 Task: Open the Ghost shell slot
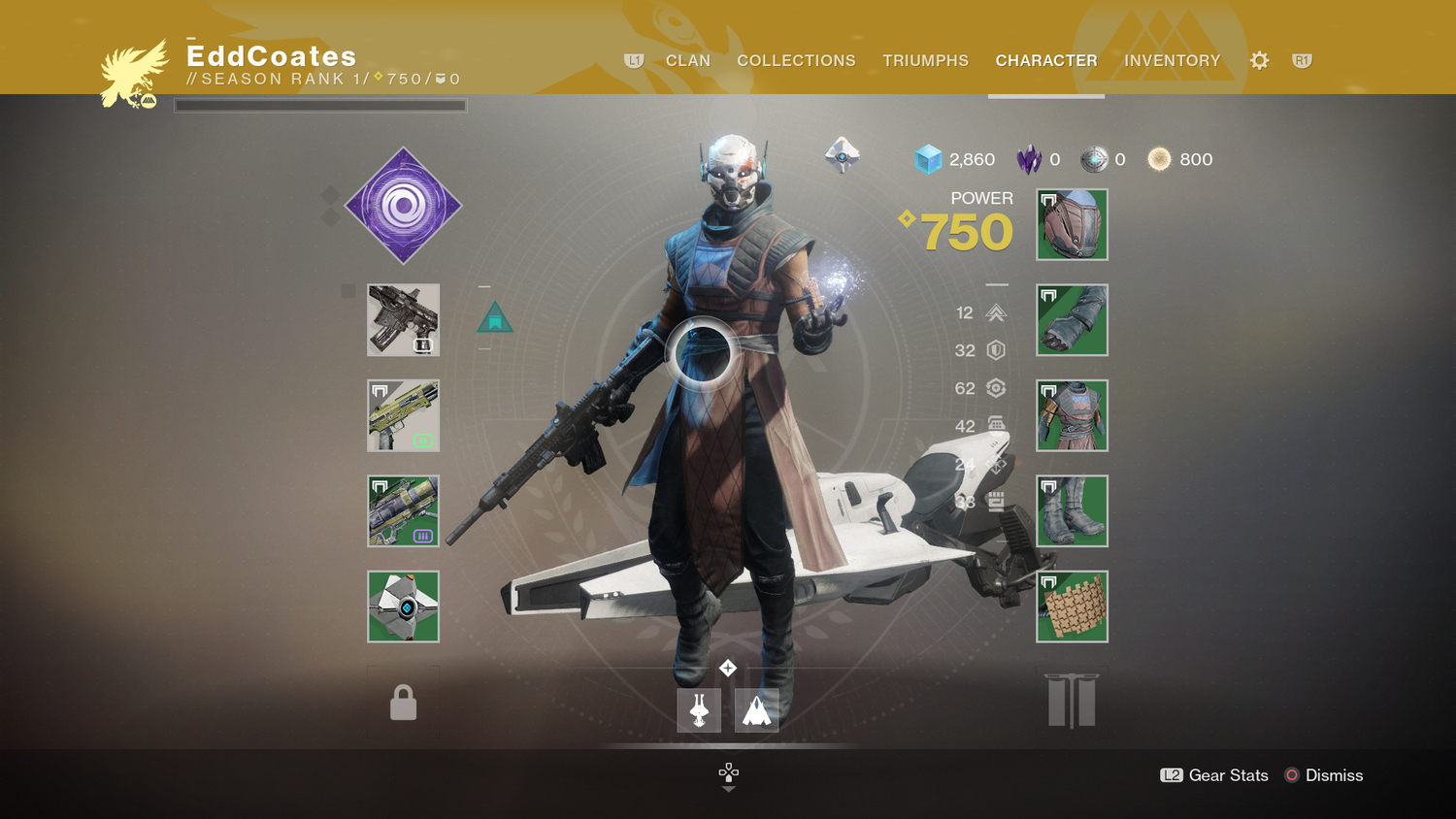(x=403, y=606)
